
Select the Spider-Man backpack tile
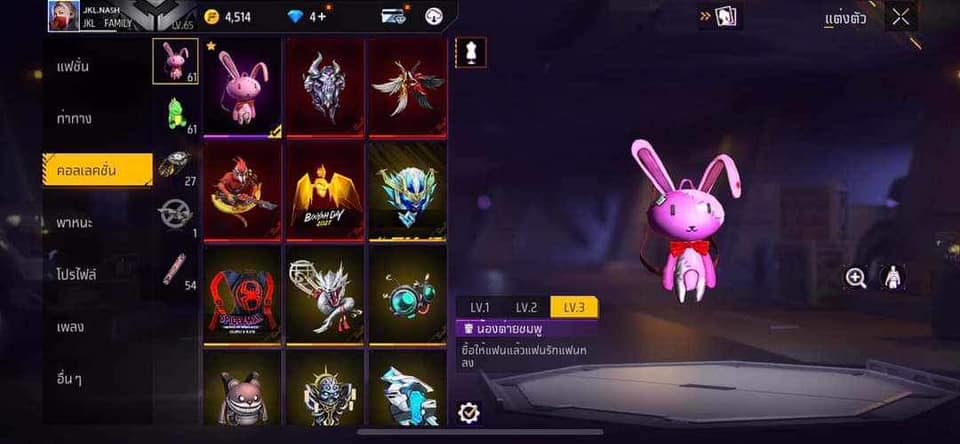(243, 296)
